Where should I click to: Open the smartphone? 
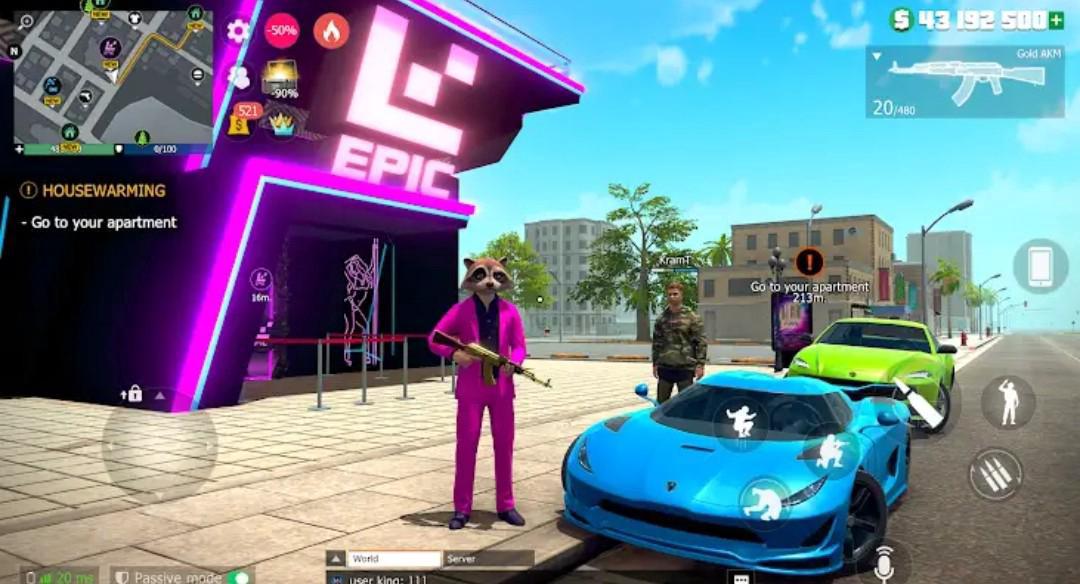[1040, 266]
